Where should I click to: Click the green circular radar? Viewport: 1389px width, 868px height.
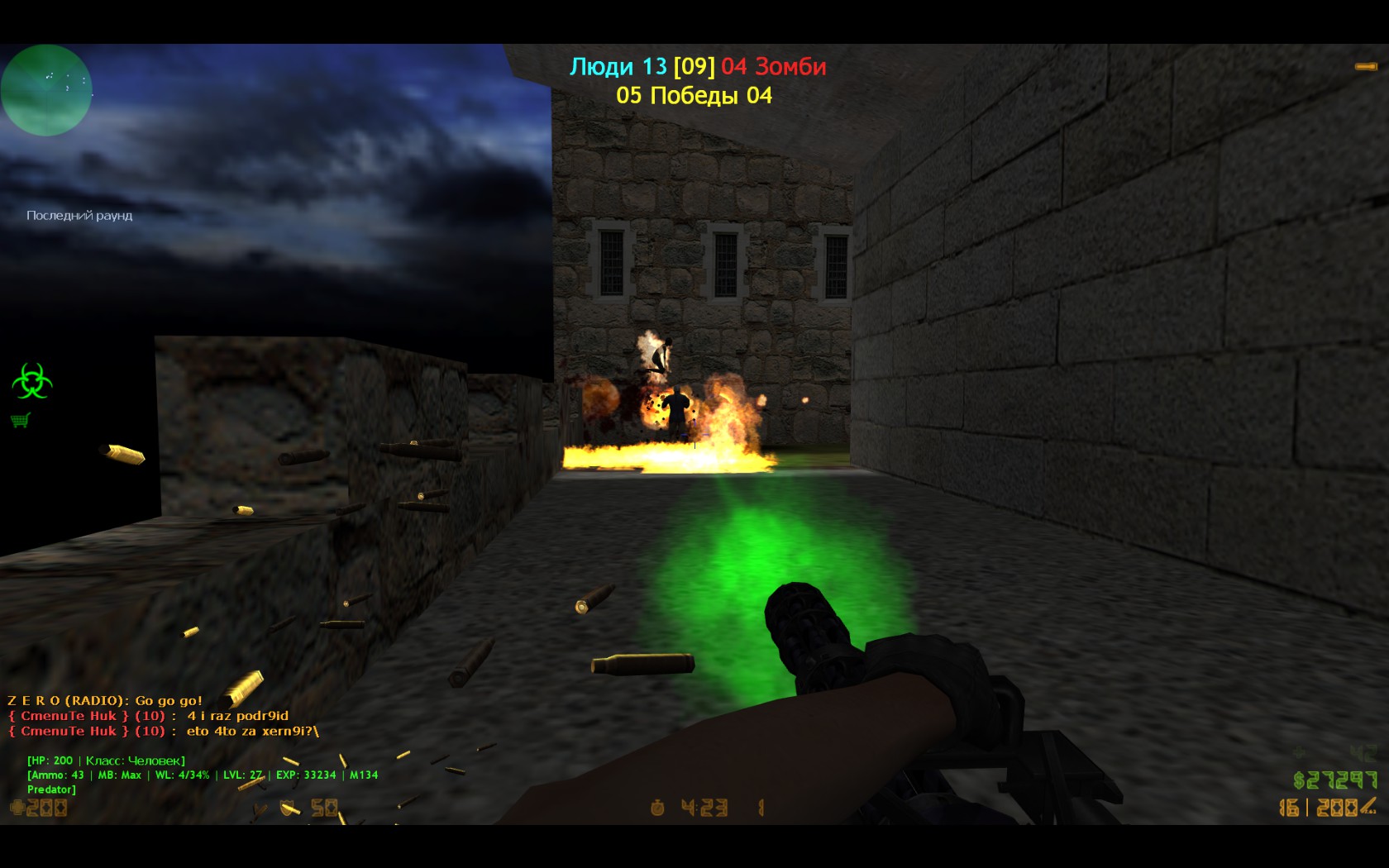click(45, 89)
